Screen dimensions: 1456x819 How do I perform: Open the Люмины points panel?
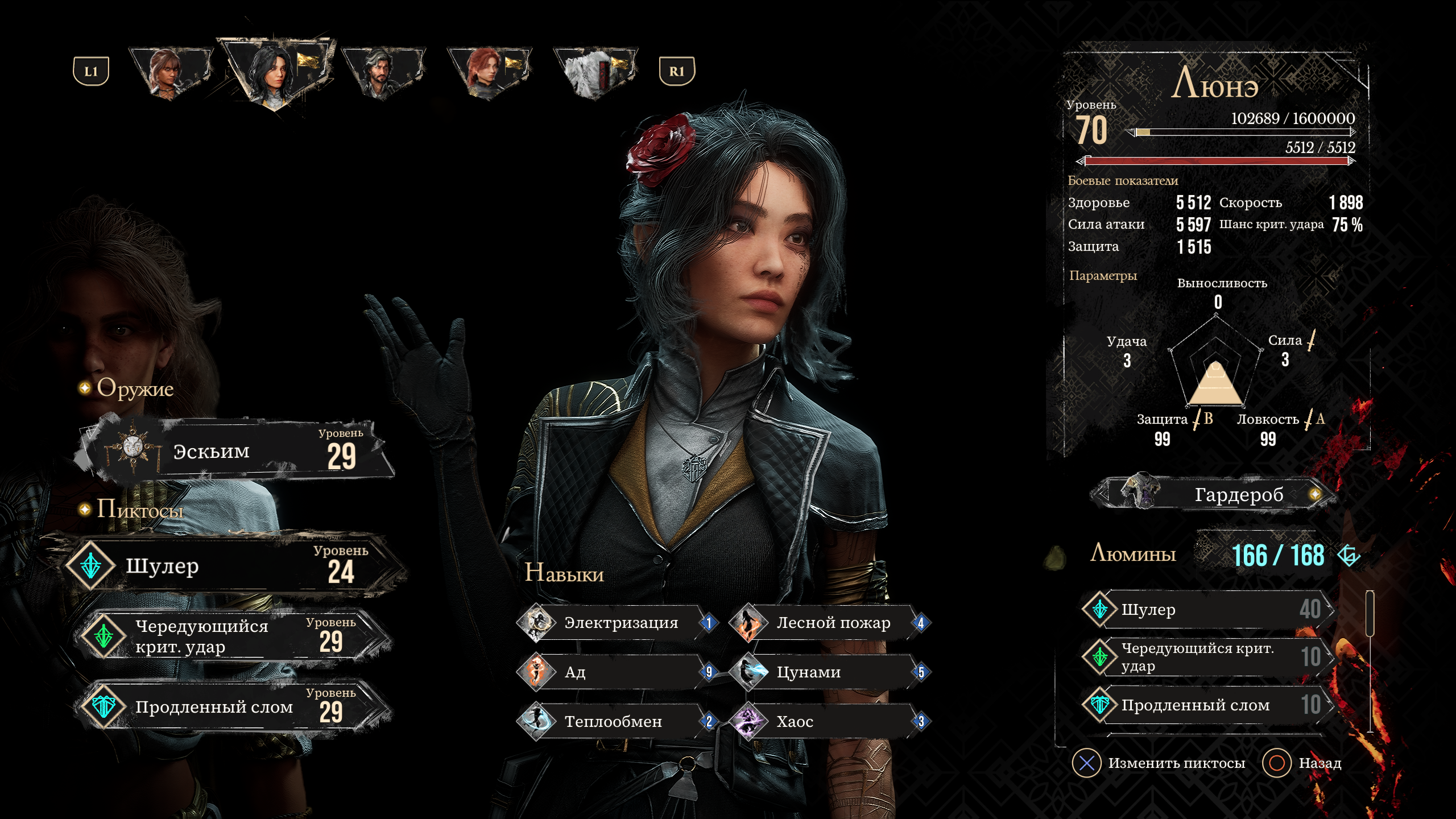point(1223,555)
